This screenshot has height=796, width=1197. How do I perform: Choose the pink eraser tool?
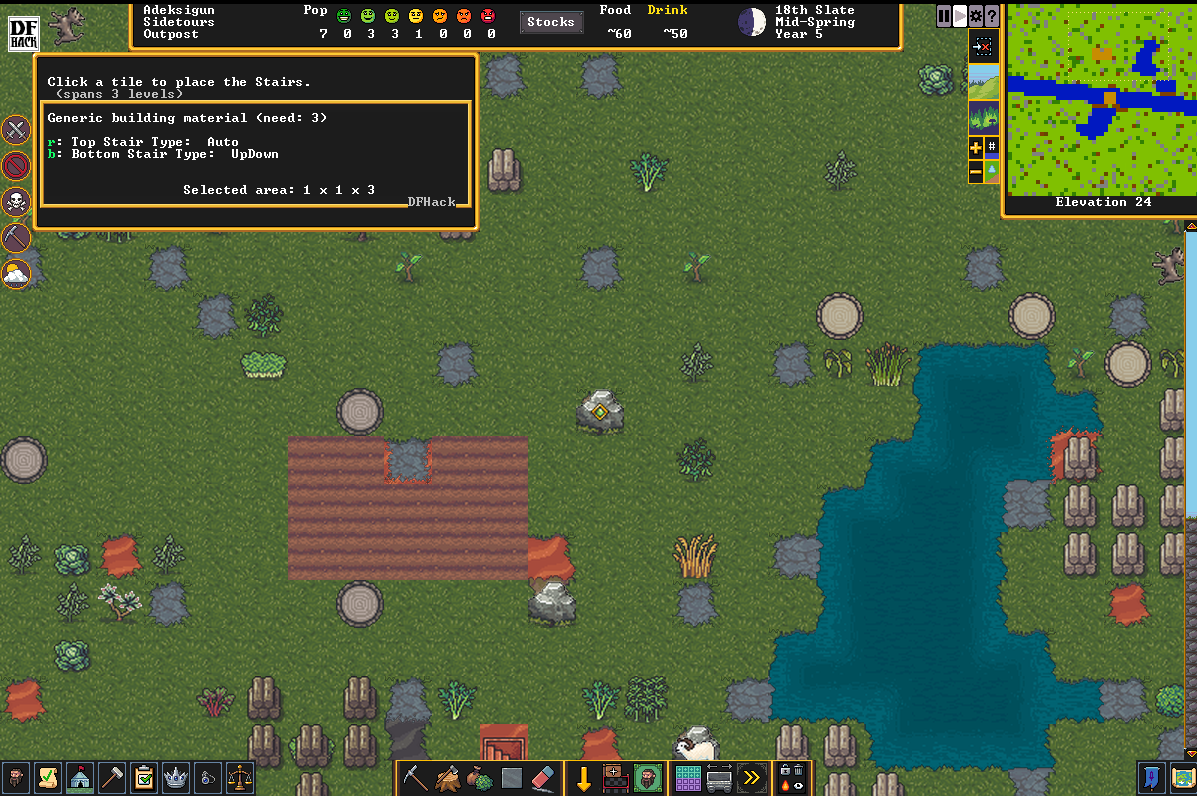(541, 778)
